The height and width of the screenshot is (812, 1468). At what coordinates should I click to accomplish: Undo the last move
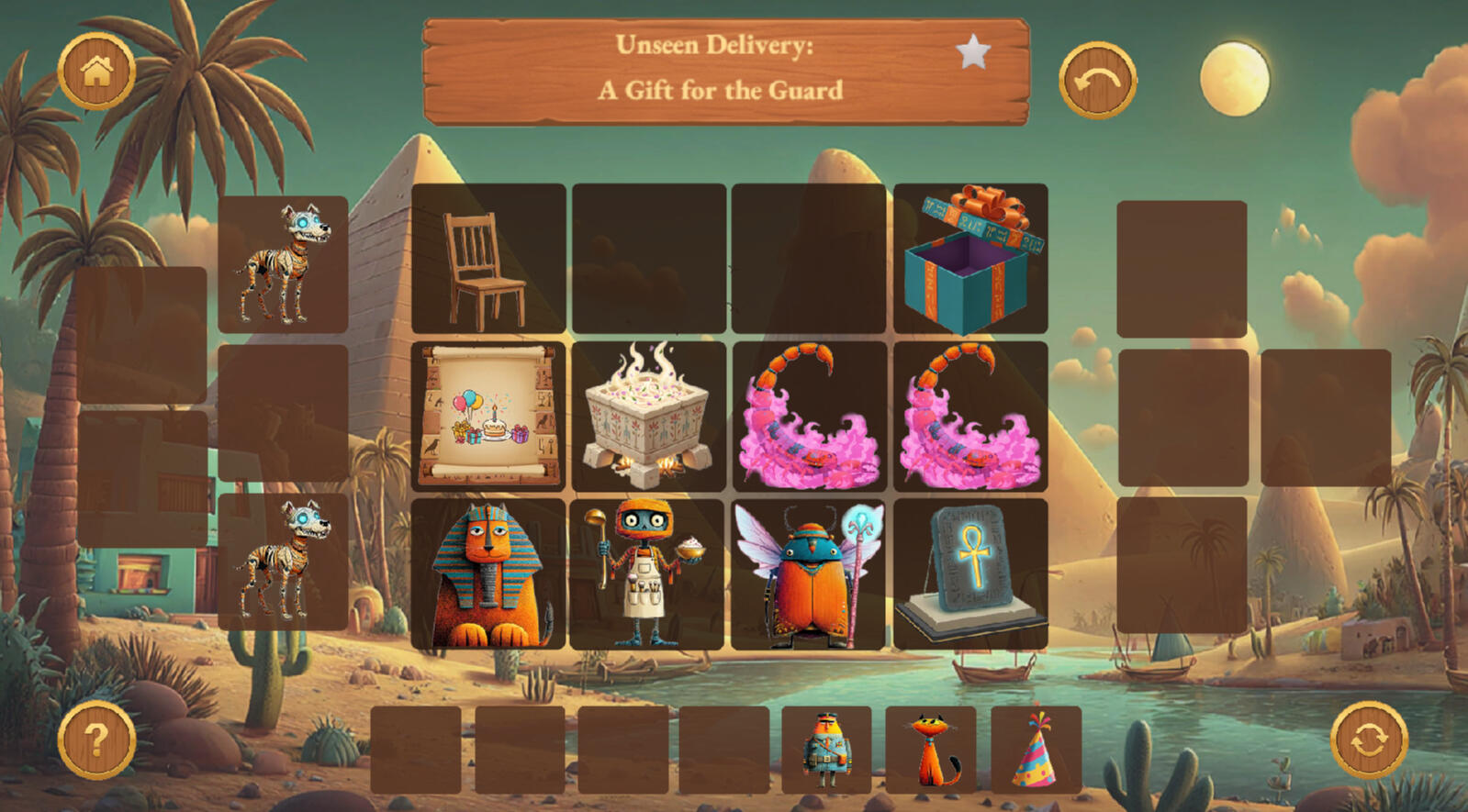tap(1097, 81)
